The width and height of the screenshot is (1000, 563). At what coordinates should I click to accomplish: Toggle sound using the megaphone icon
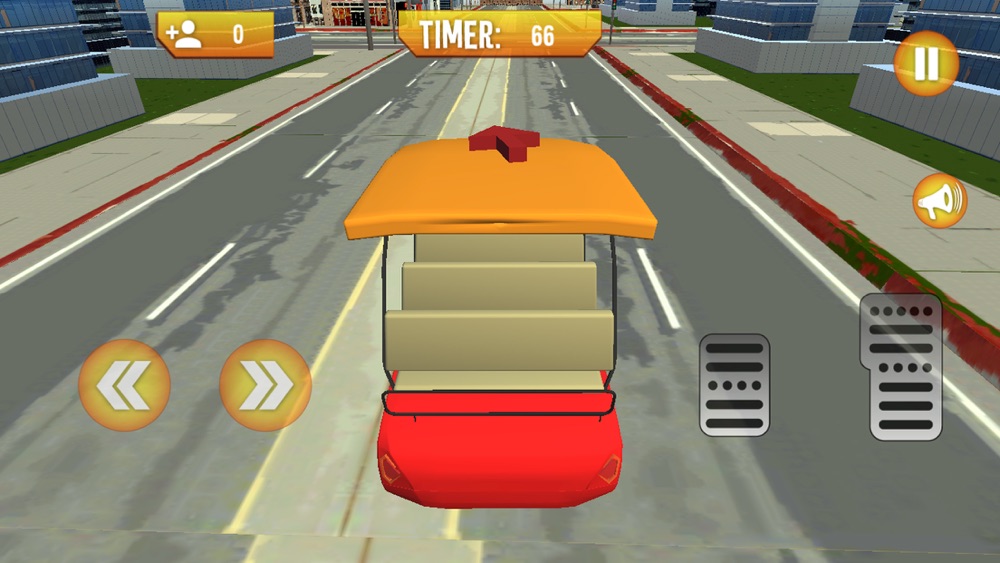[x=939, y=201]
